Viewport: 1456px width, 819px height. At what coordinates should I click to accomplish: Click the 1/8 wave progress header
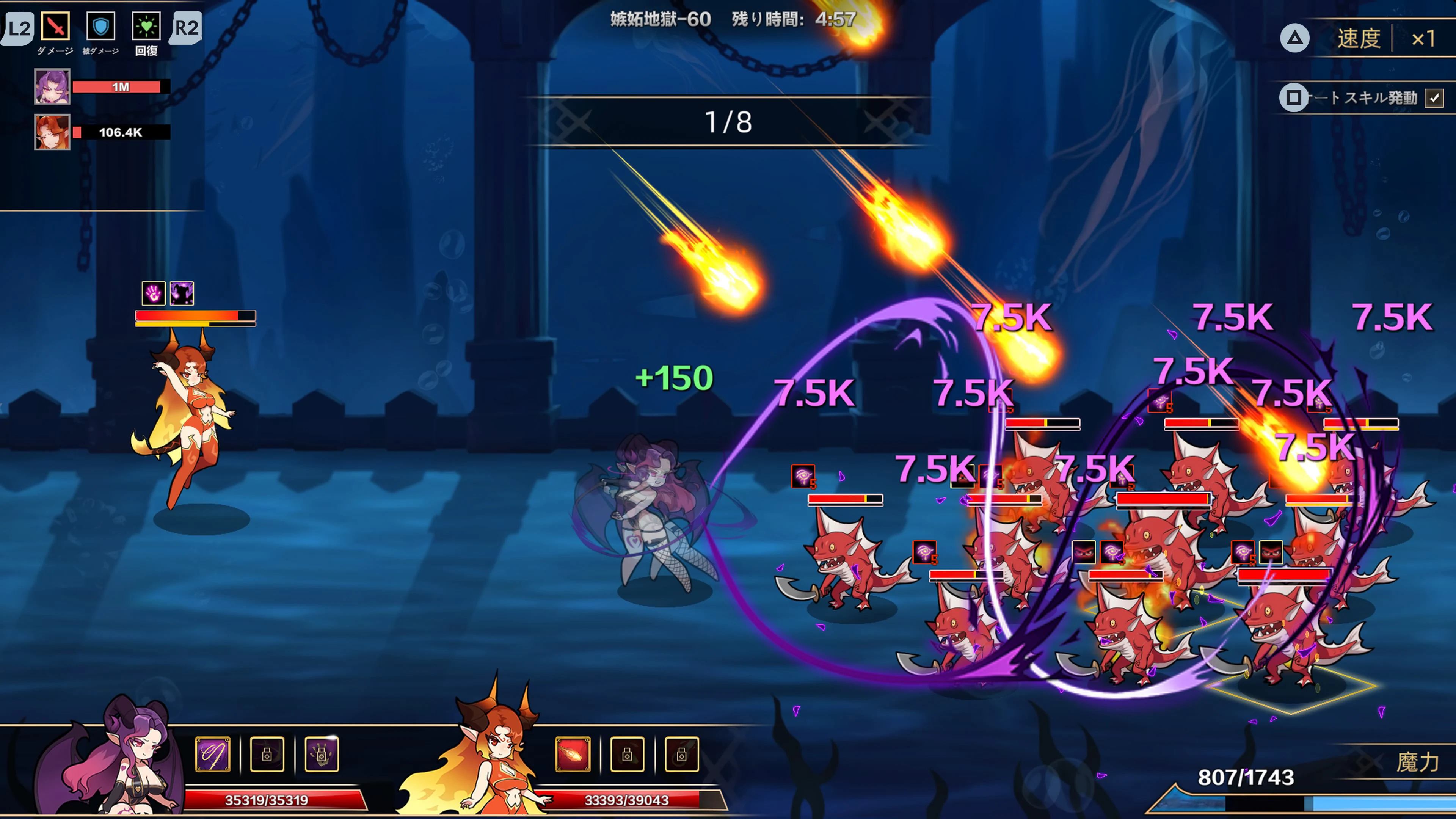click(x=728, y=121)
